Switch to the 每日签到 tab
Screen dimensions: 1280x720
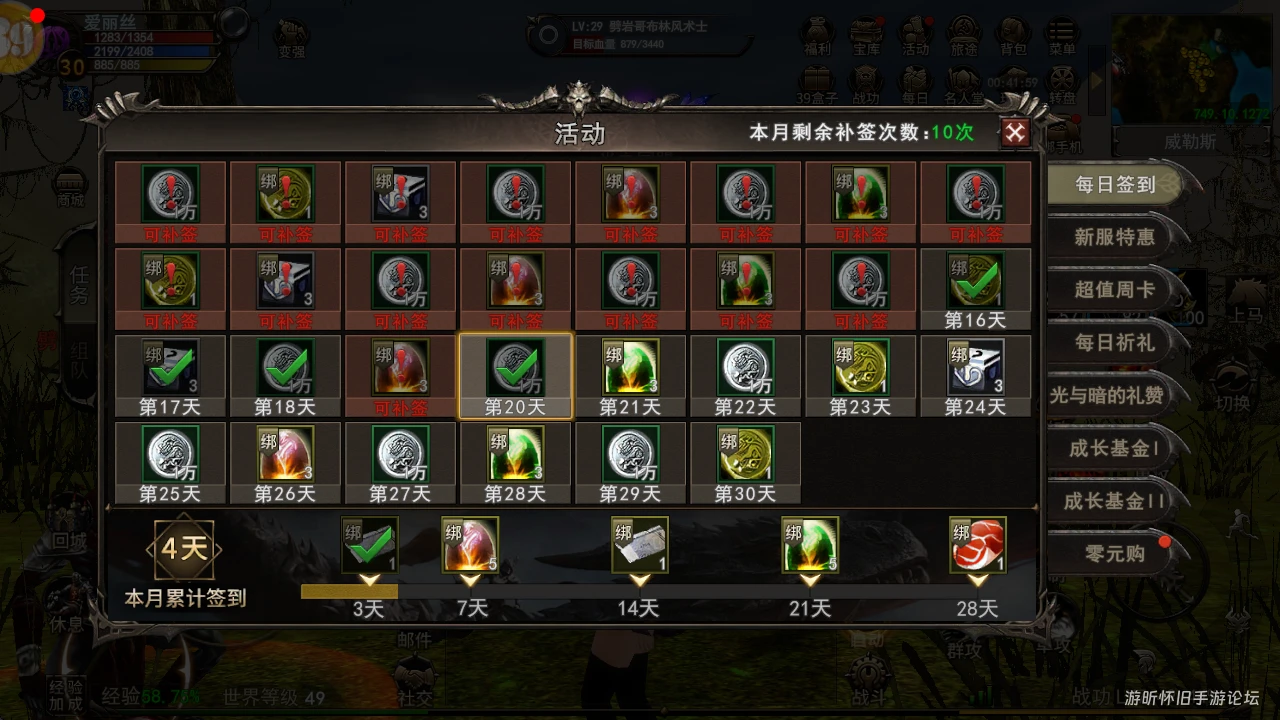click(x=1114, y=185)
